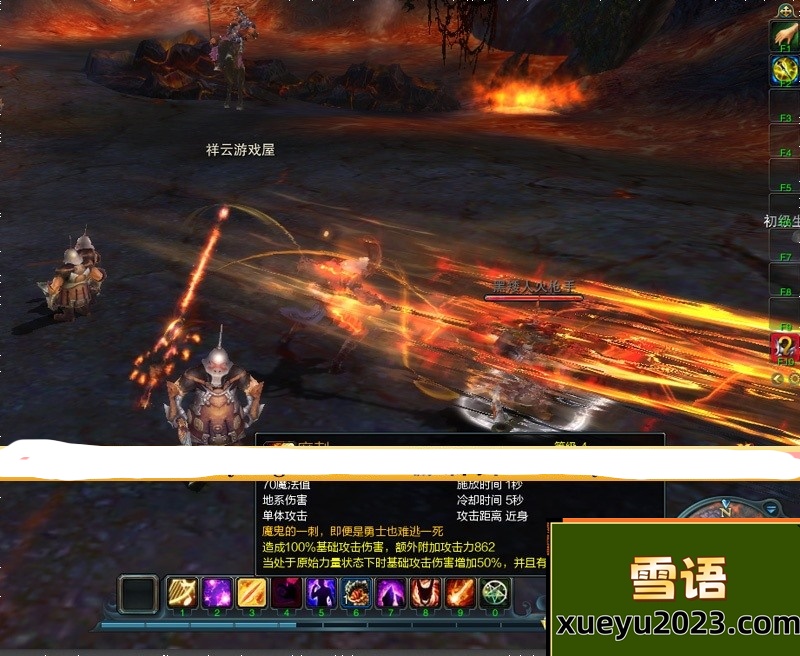Fire the flaming streak skill in slot 9
The height and width of the screenshot is (656, 800).
[x=460, y=594]
